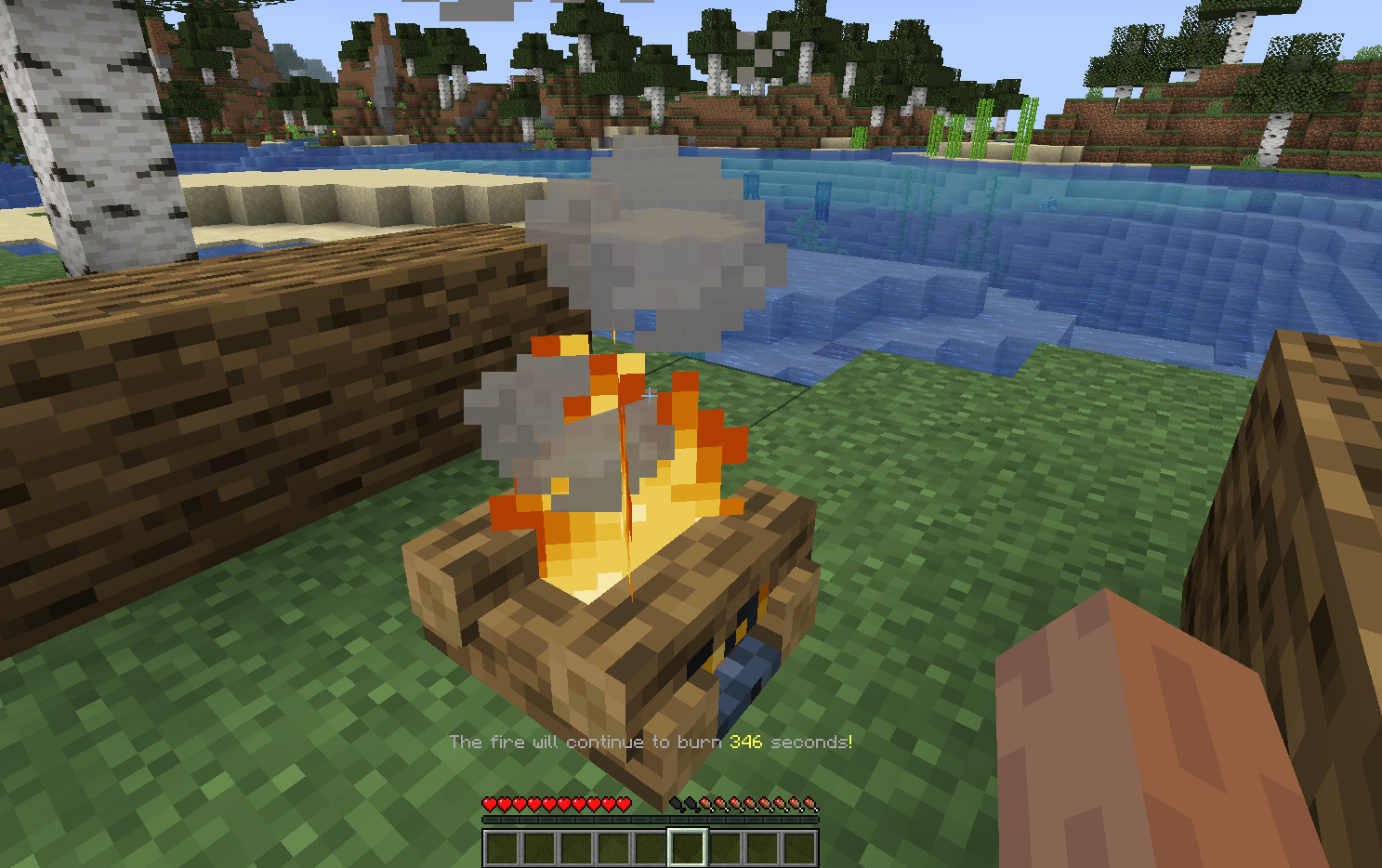
Task: Click the rightmost drumstick in the hunger bar
Action: (x=811, y=803)
